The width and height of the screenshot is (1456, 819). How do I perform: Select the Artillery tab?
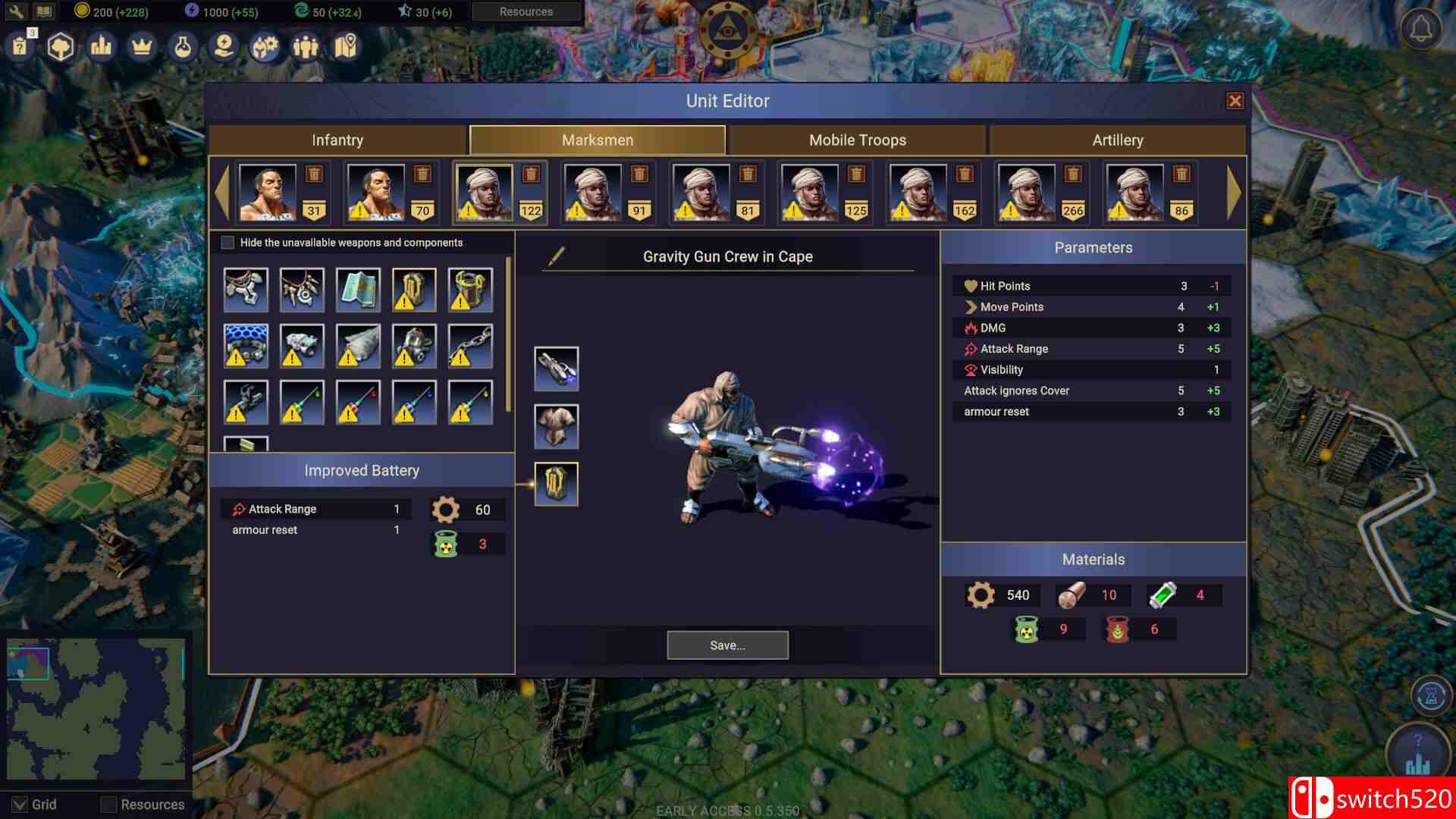coord(1117,140)
